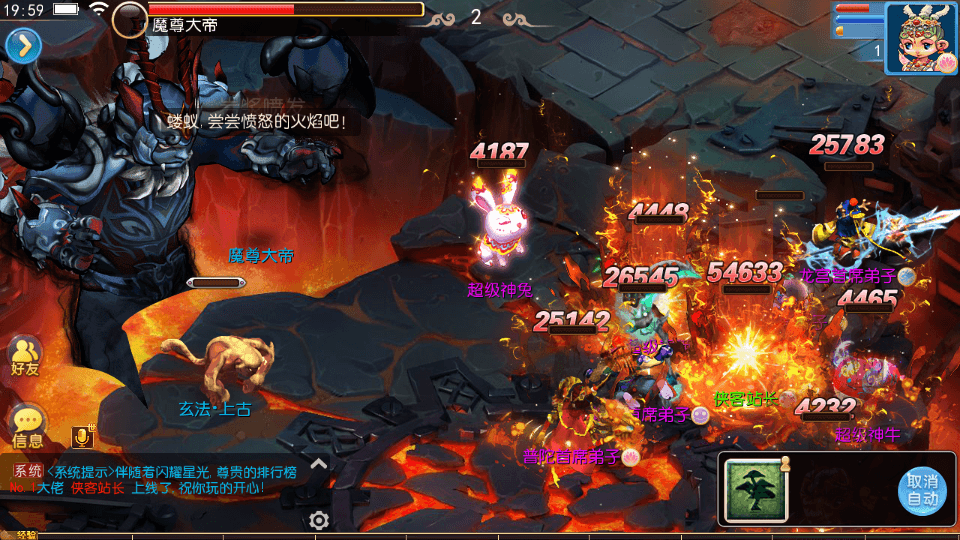
Task: Select the green tree skill icon
Action: (x=756, y=491)
